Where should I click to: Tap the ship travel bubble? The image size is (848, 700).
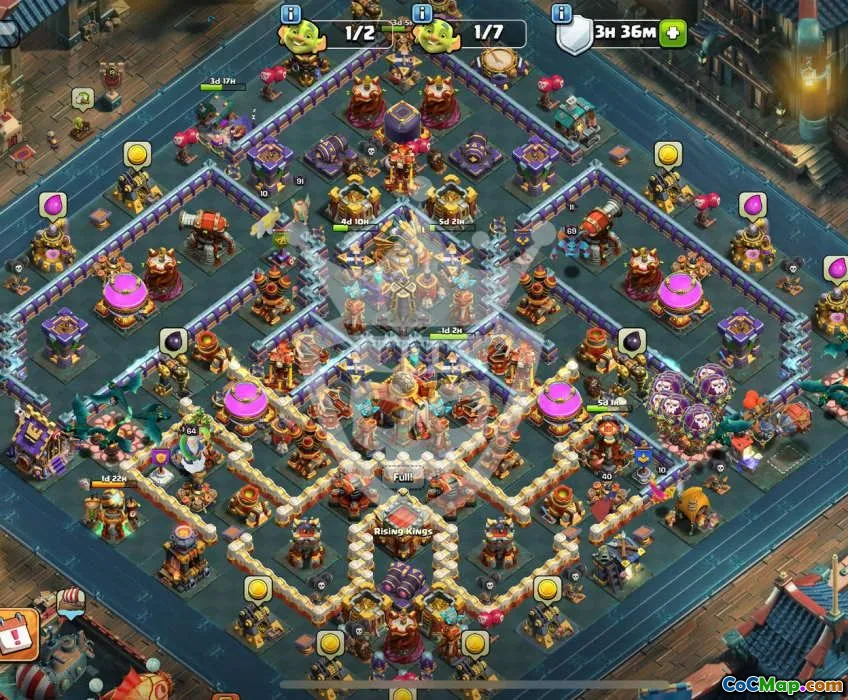point(68,599)
